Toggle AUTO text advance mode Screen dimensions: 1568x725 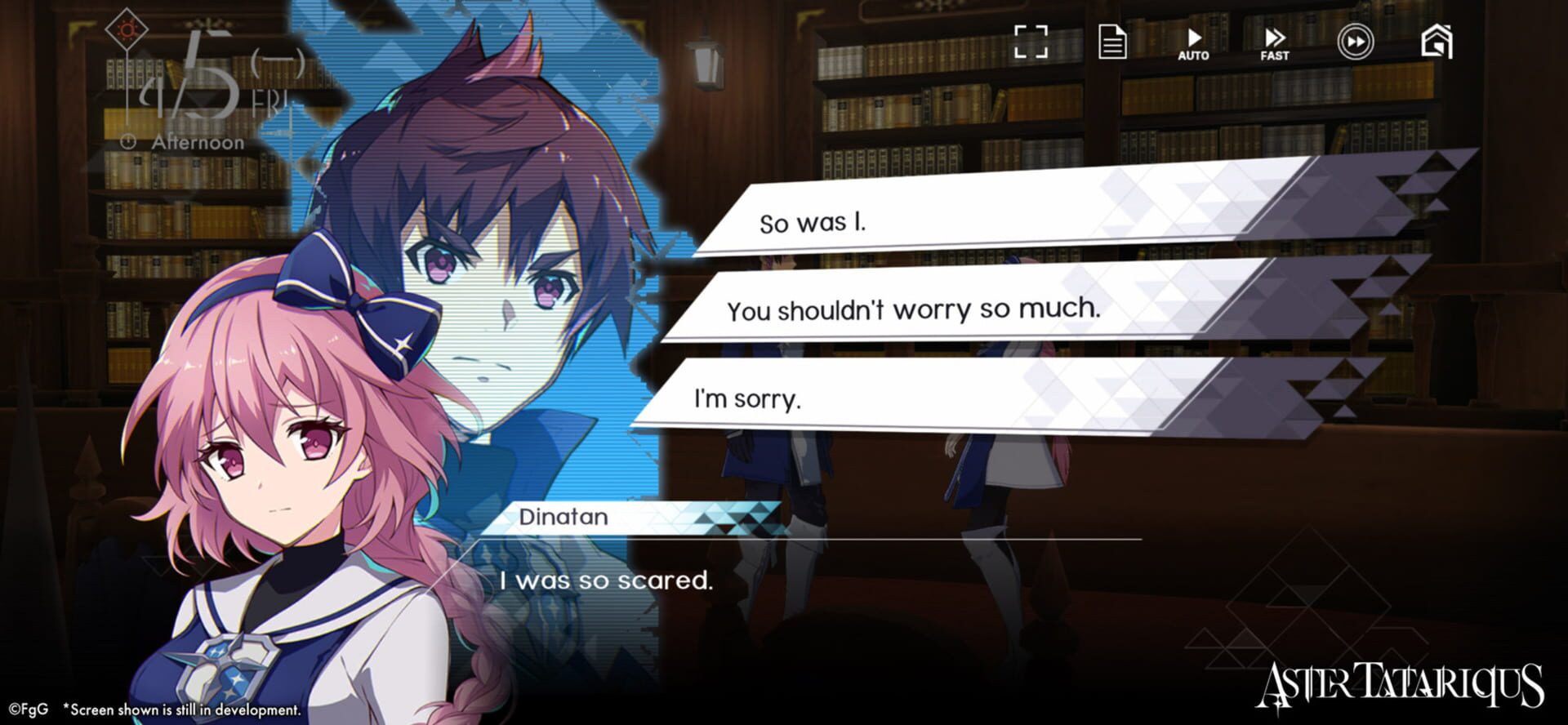[1194, 56]
